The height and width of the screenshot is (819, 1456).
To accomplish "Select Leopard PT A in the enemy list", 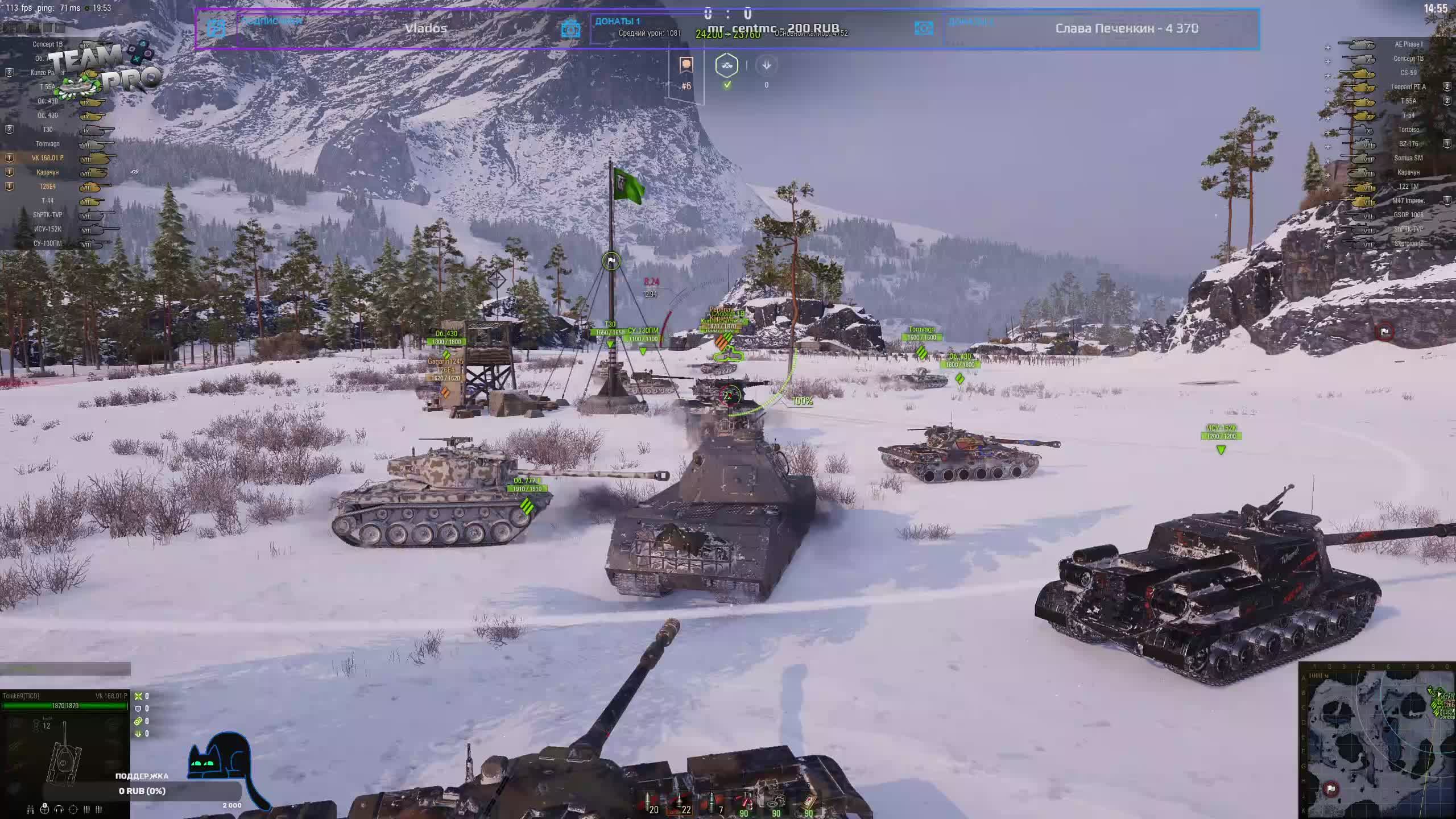I will pos(1408,87).
